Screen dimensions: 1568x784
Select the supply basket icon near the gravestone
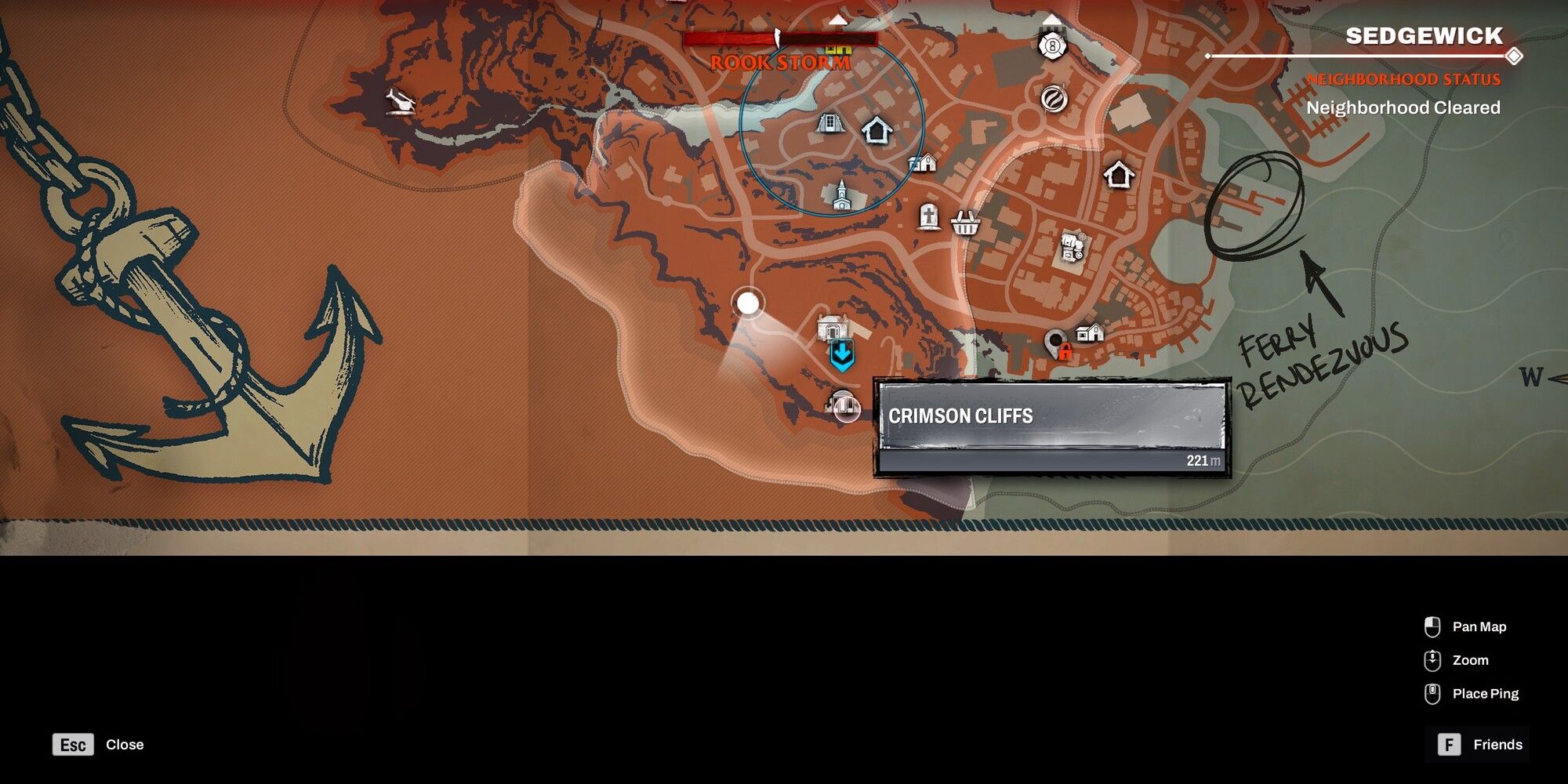coord(965,223)
